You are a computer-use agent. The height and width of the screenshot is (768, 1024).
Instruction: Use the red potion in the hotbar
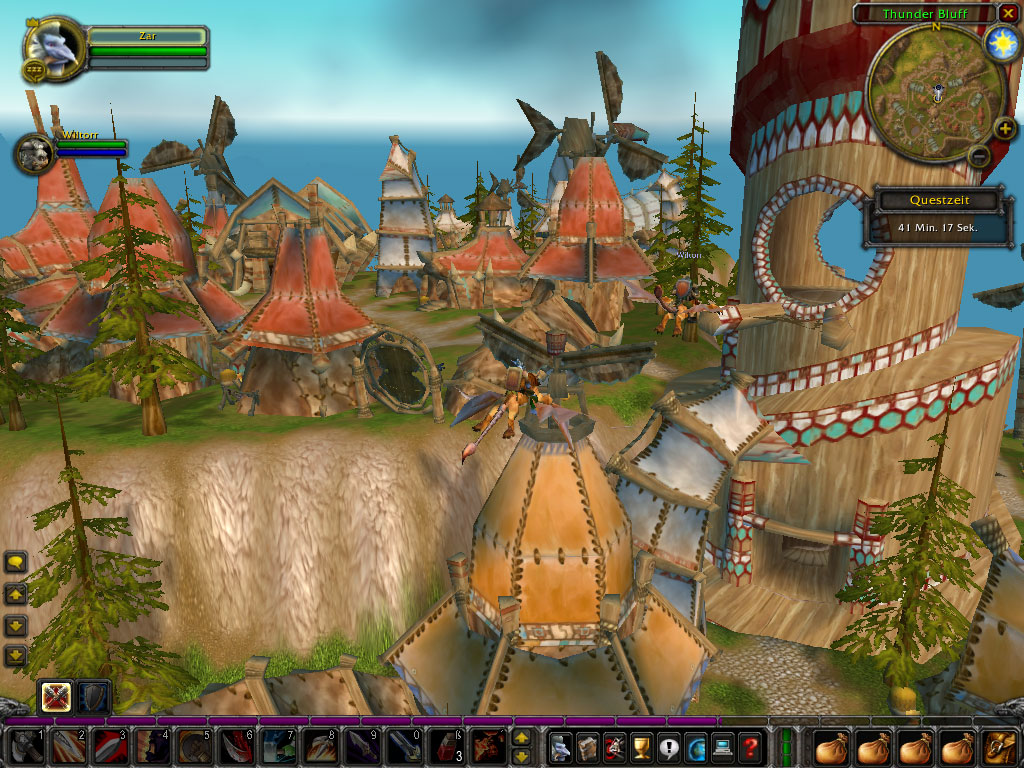click(446, 747)
